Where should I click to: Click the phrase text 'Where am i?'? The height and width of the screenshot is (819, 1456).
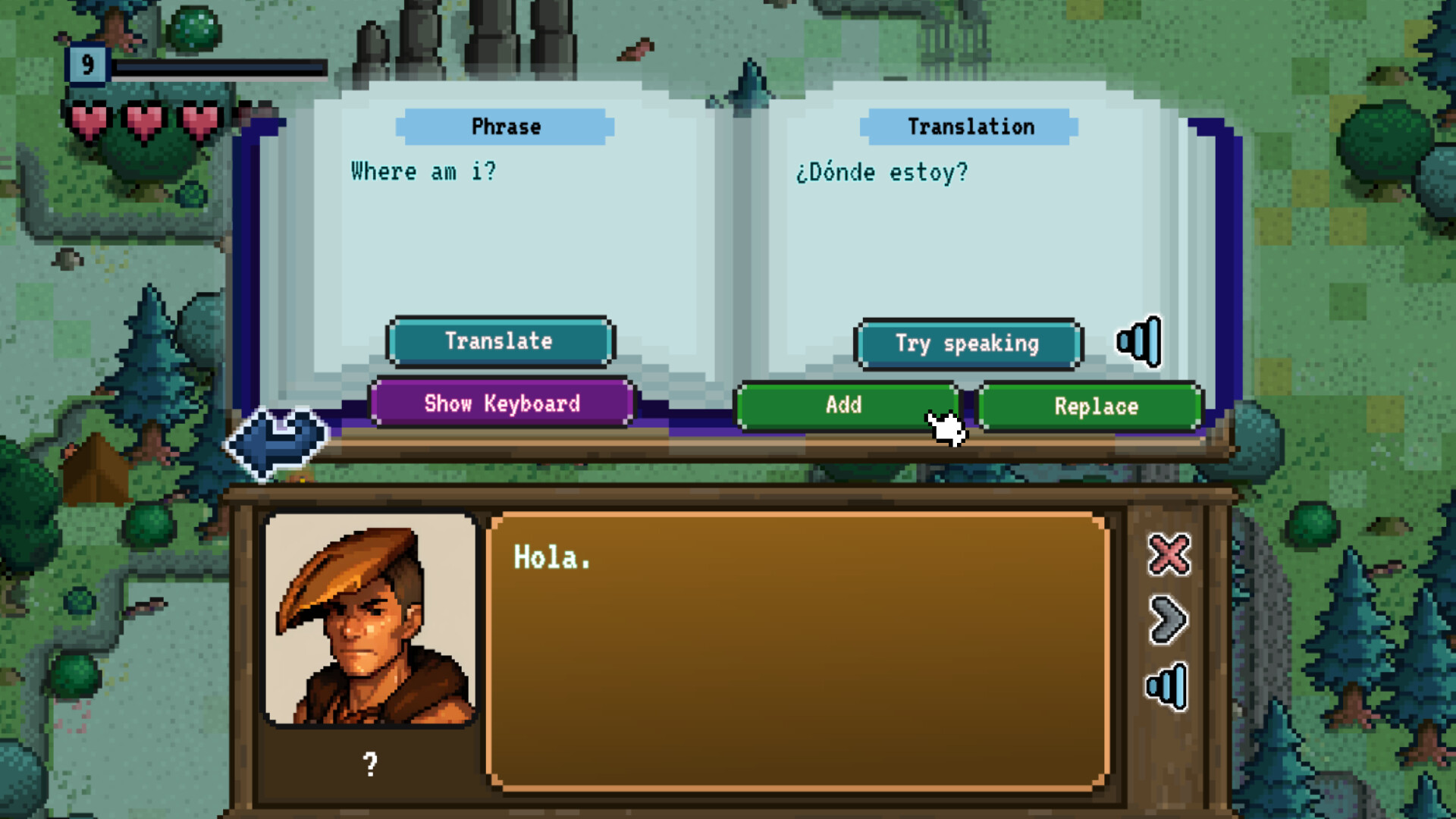coord(425,171)
